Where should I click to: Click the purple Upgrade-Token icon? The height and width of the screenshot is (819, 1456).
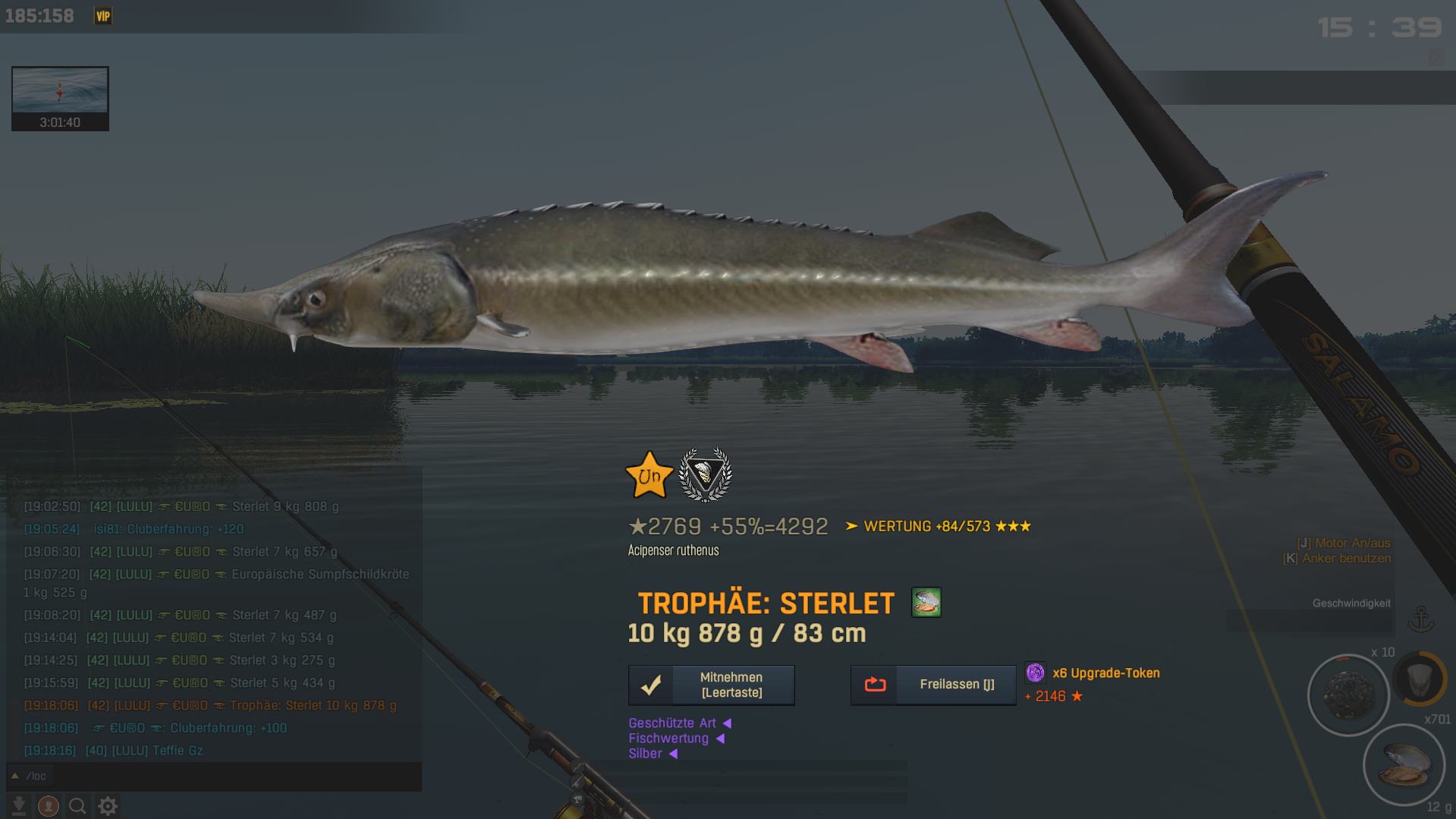click(x=1035, y=673)
